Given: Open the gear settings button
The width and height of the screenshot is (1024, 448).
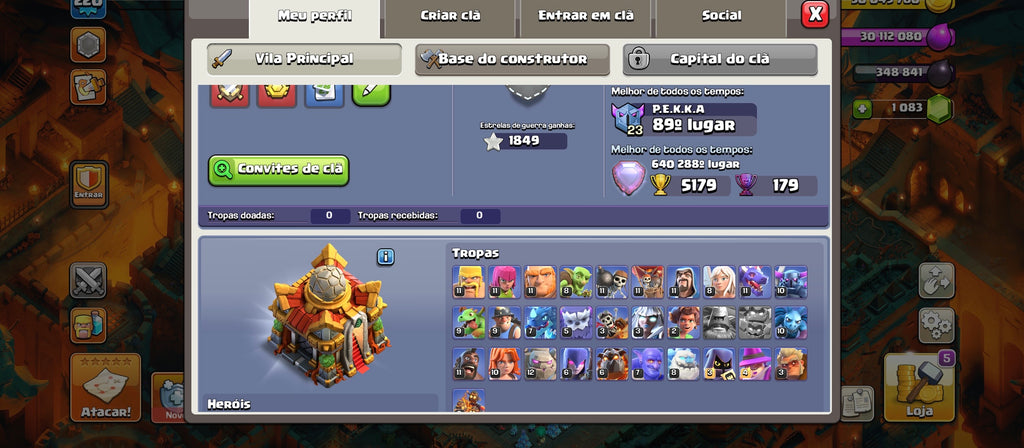Looking at the screenshot, I should coord(936,324).
